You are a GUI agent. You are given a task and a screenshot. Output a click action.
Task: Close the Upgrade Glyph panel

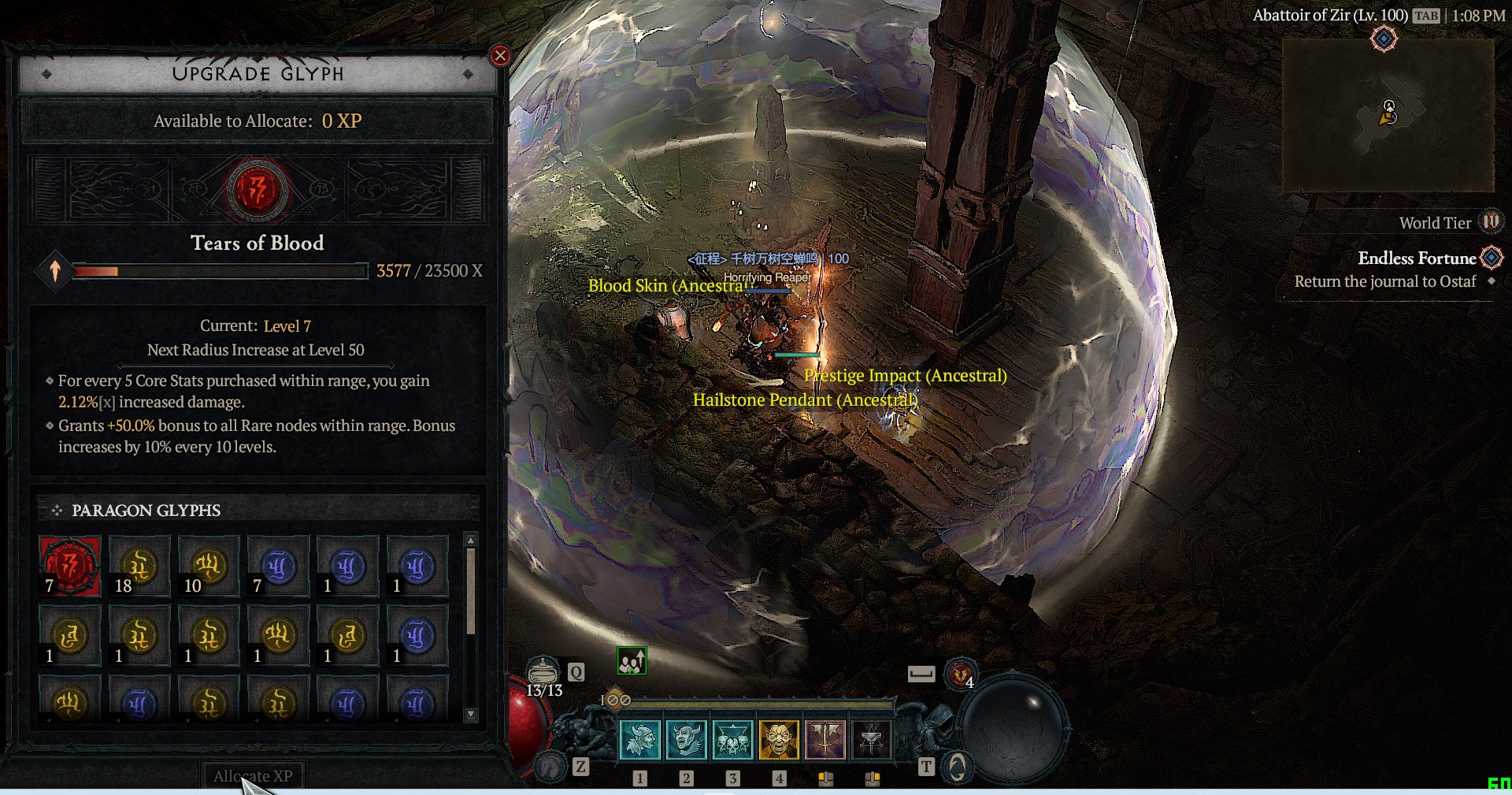pos(499,56)
